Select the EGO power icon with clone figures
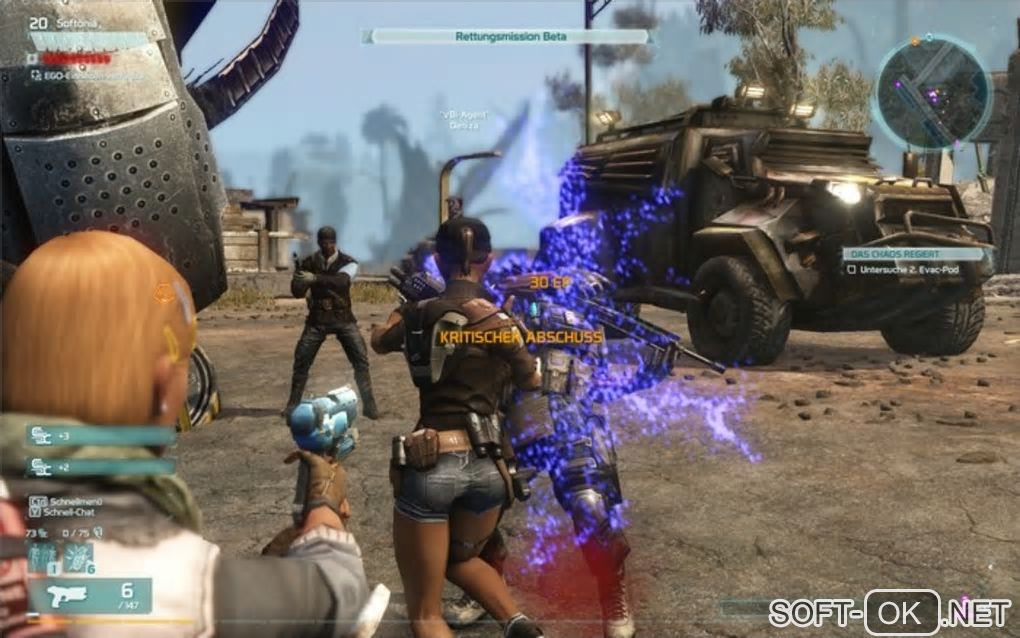Screen dimensions: 1020x638 44,558
